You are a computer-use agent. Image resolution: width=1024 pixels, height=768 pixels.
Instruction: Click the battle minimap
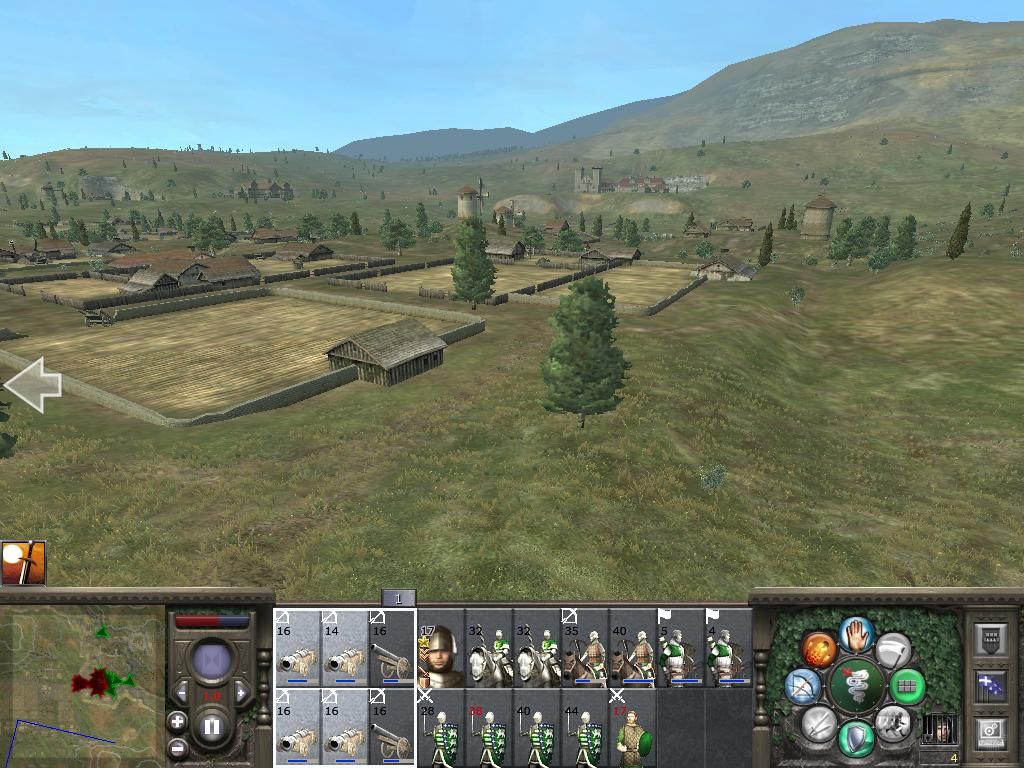click(x=82, y=685)
